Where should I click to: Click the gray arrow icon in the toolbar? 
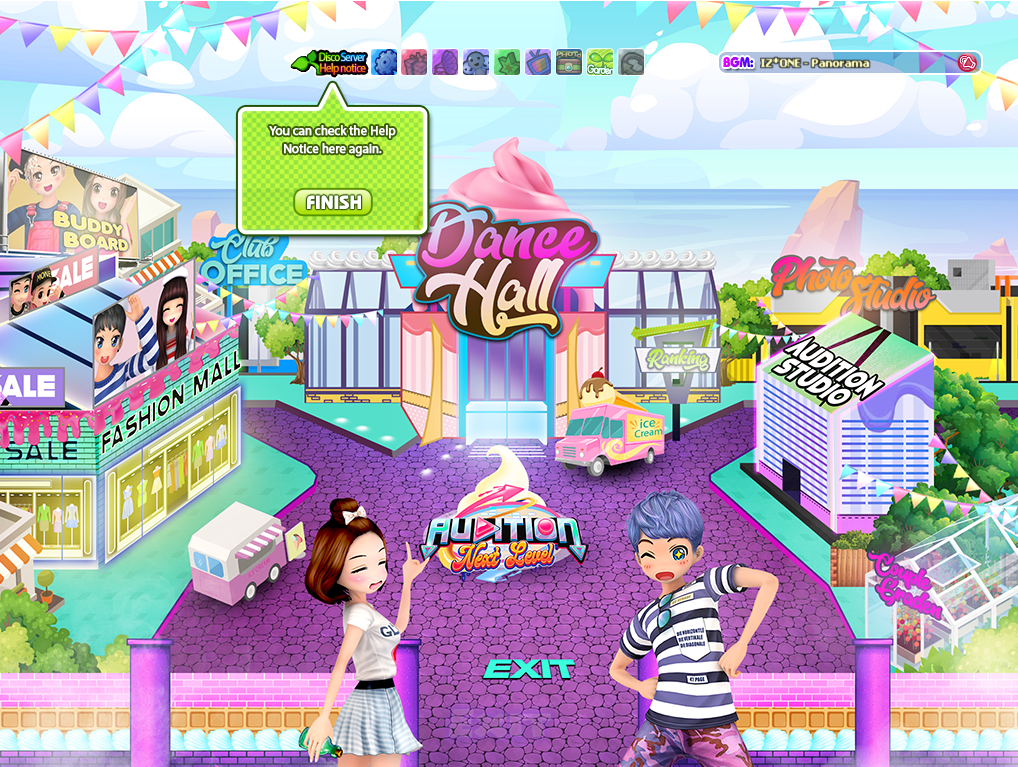631,63
